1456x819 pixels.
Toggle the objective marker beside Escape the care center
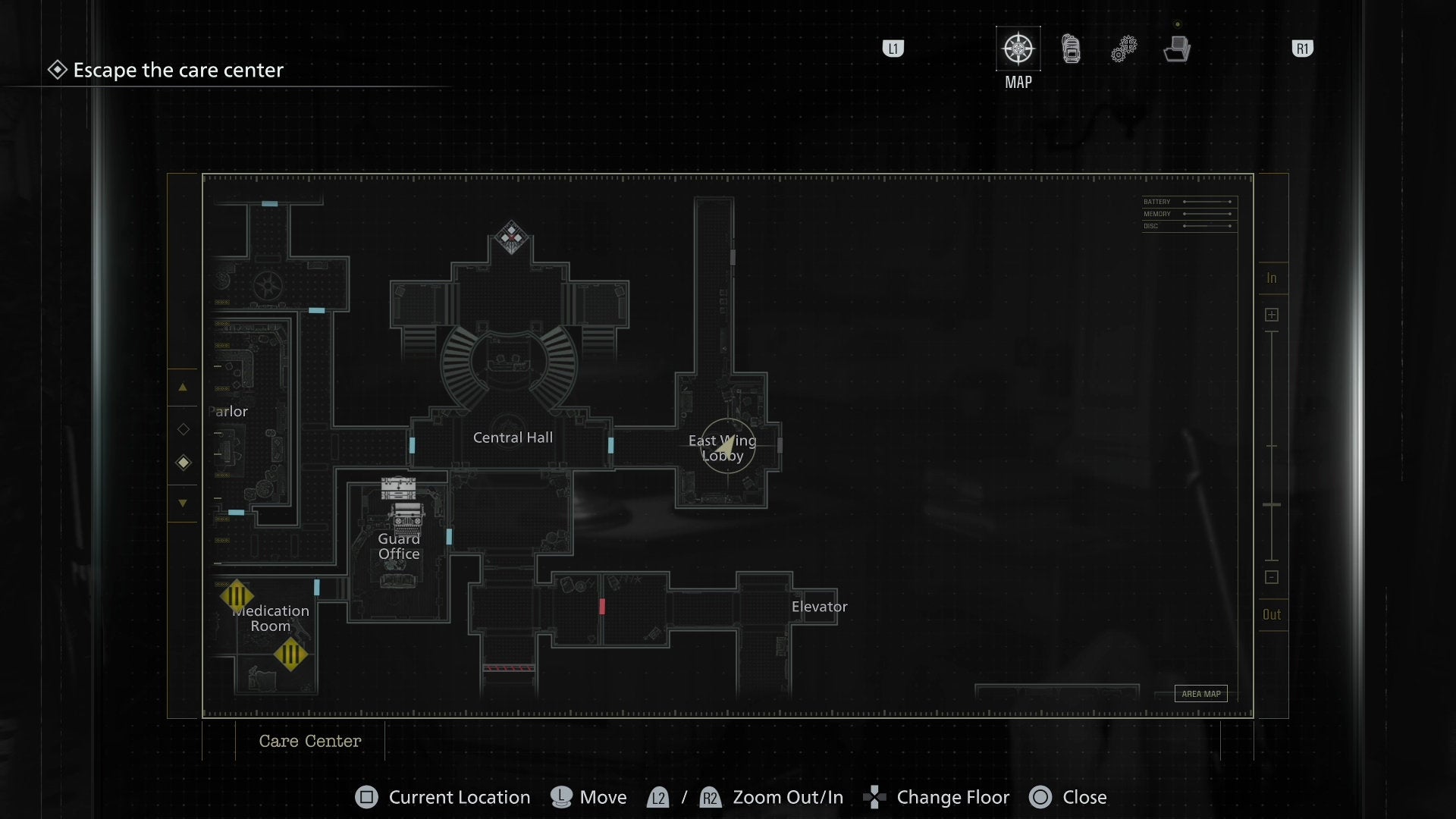point(57,70)
